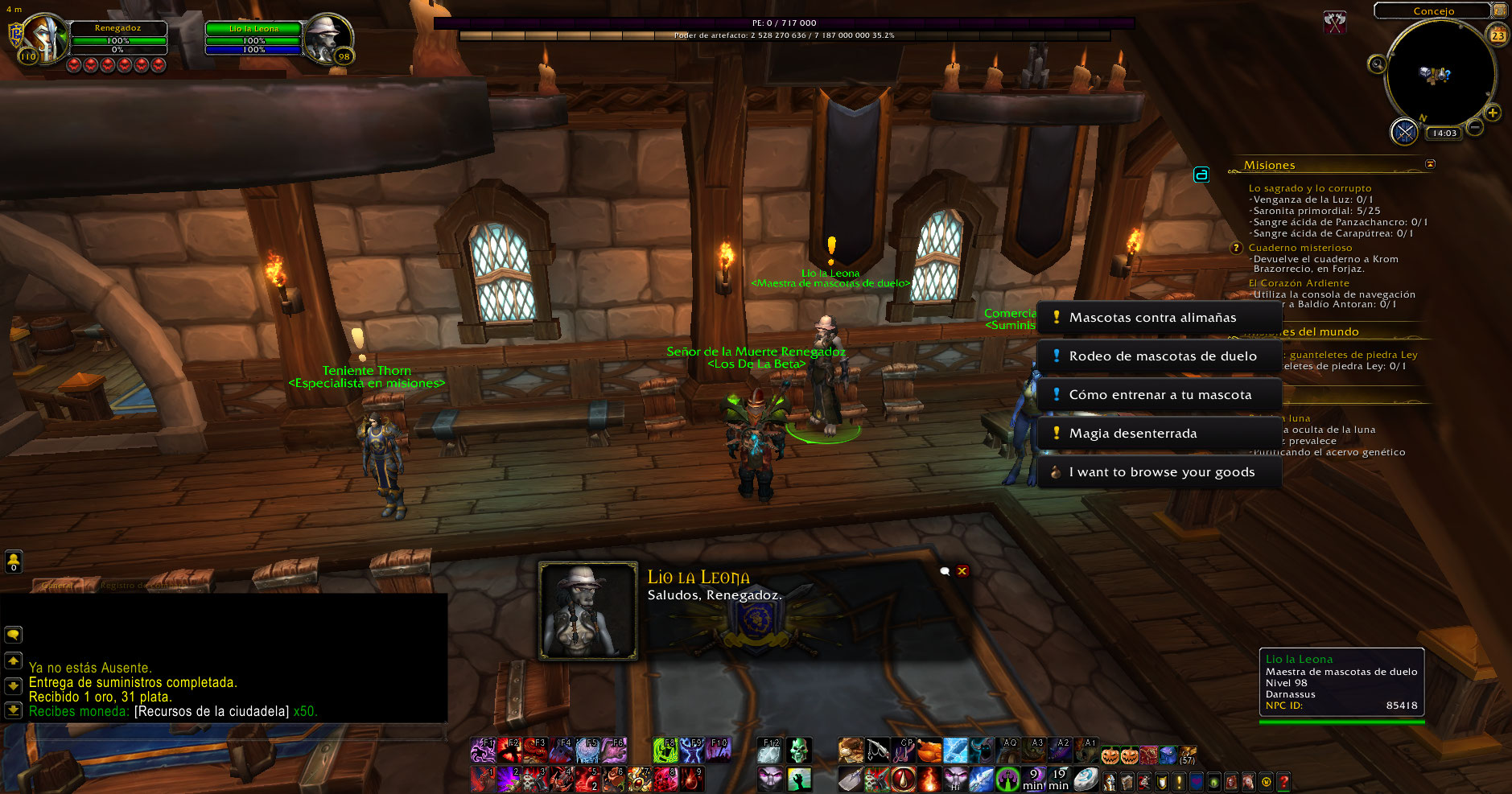Open the 'Magia desenterrada' quest

point(1159,434)
